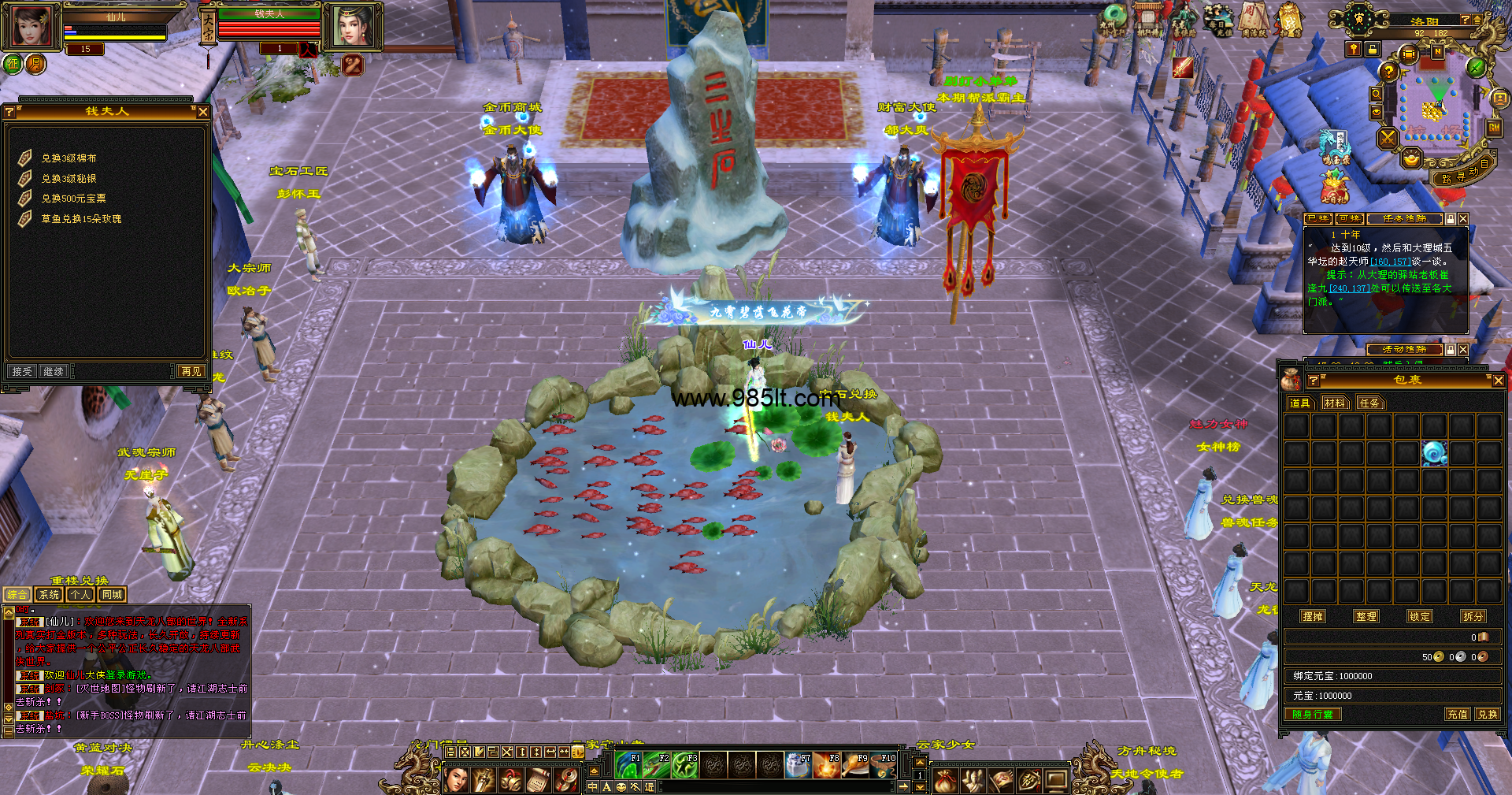Select the 兑换500元宝票 exchange option

73,199
